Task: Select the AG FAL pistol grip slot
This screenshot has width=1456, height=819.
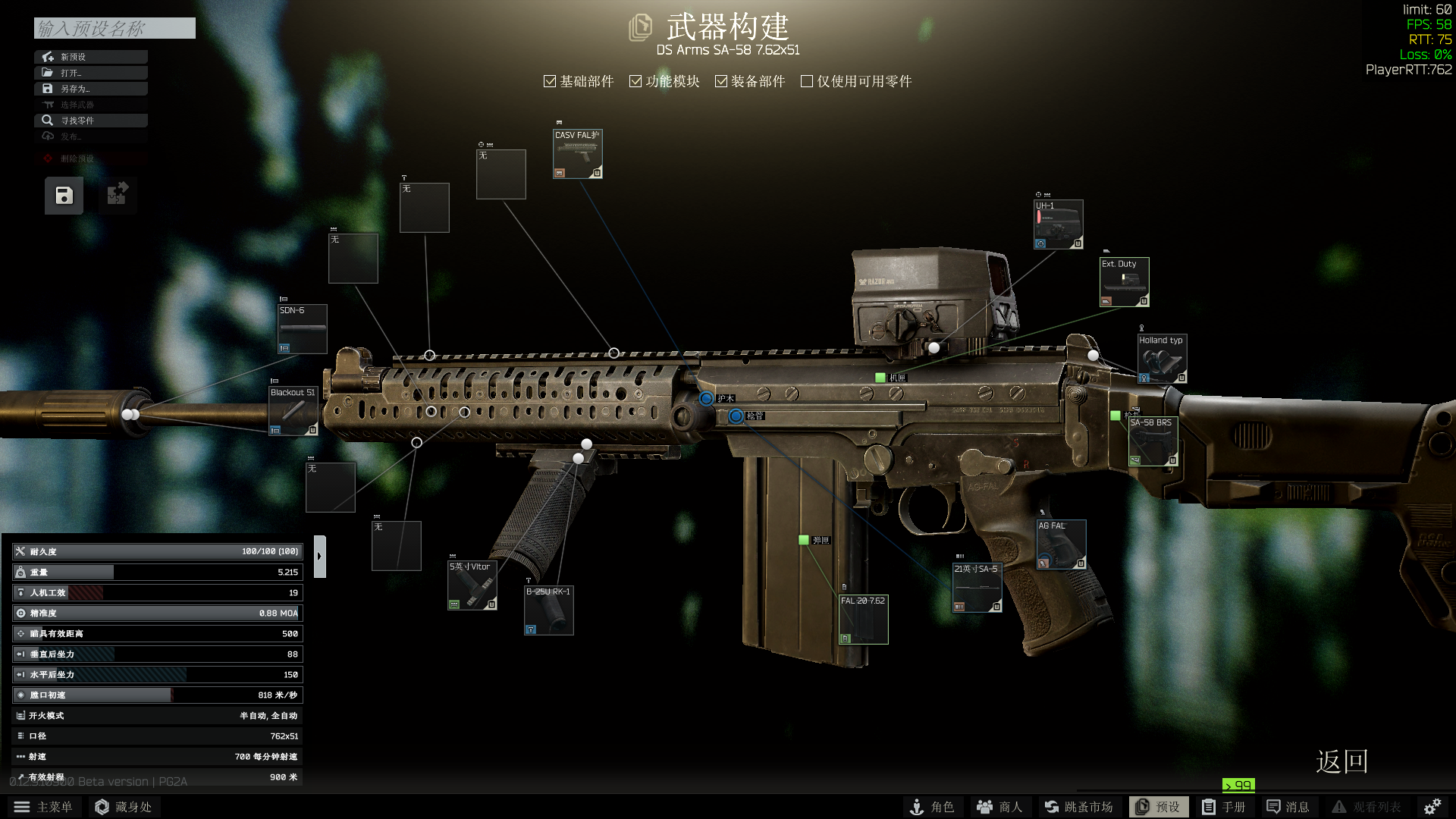Action: coord(1061,544)
